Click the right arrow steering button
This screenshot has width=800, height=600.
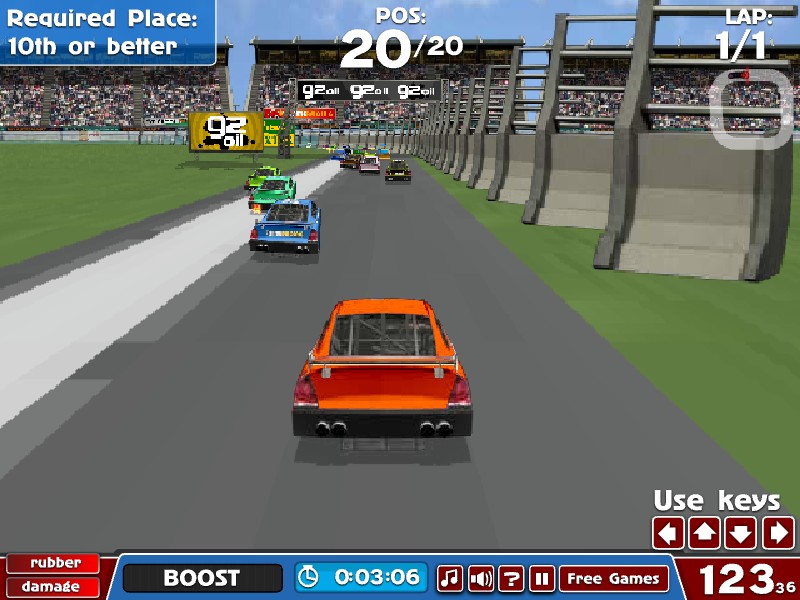coord(777,533)
